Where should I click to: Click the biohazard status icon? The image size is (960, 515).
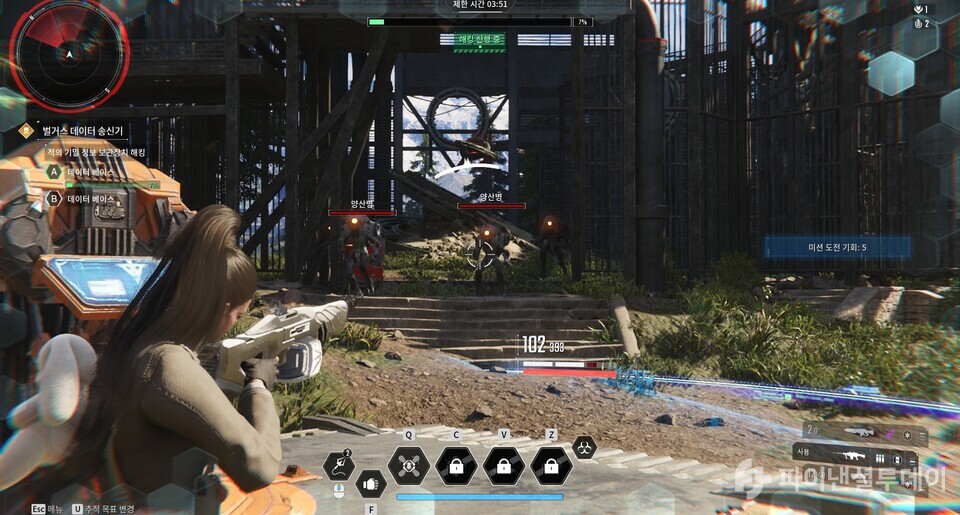(585, 448)
